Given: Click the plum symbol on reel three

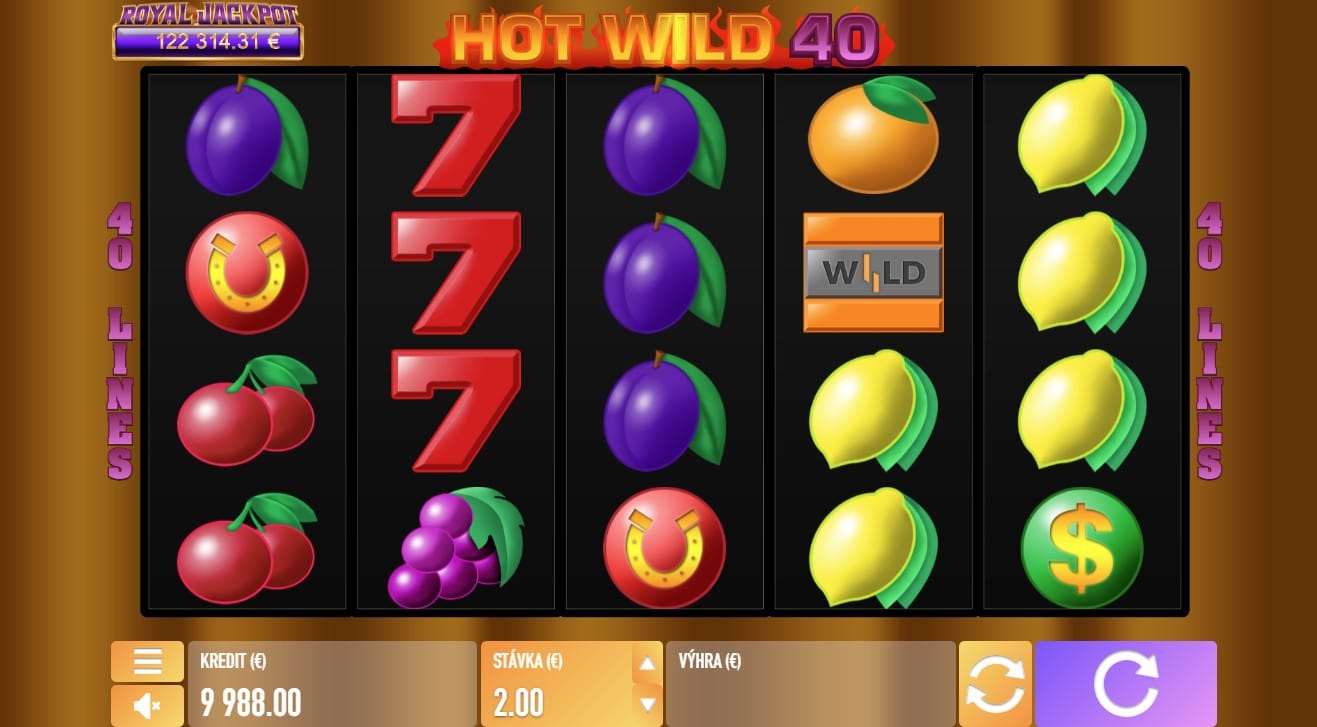Looking at the screenshot, I should (663, 272).
